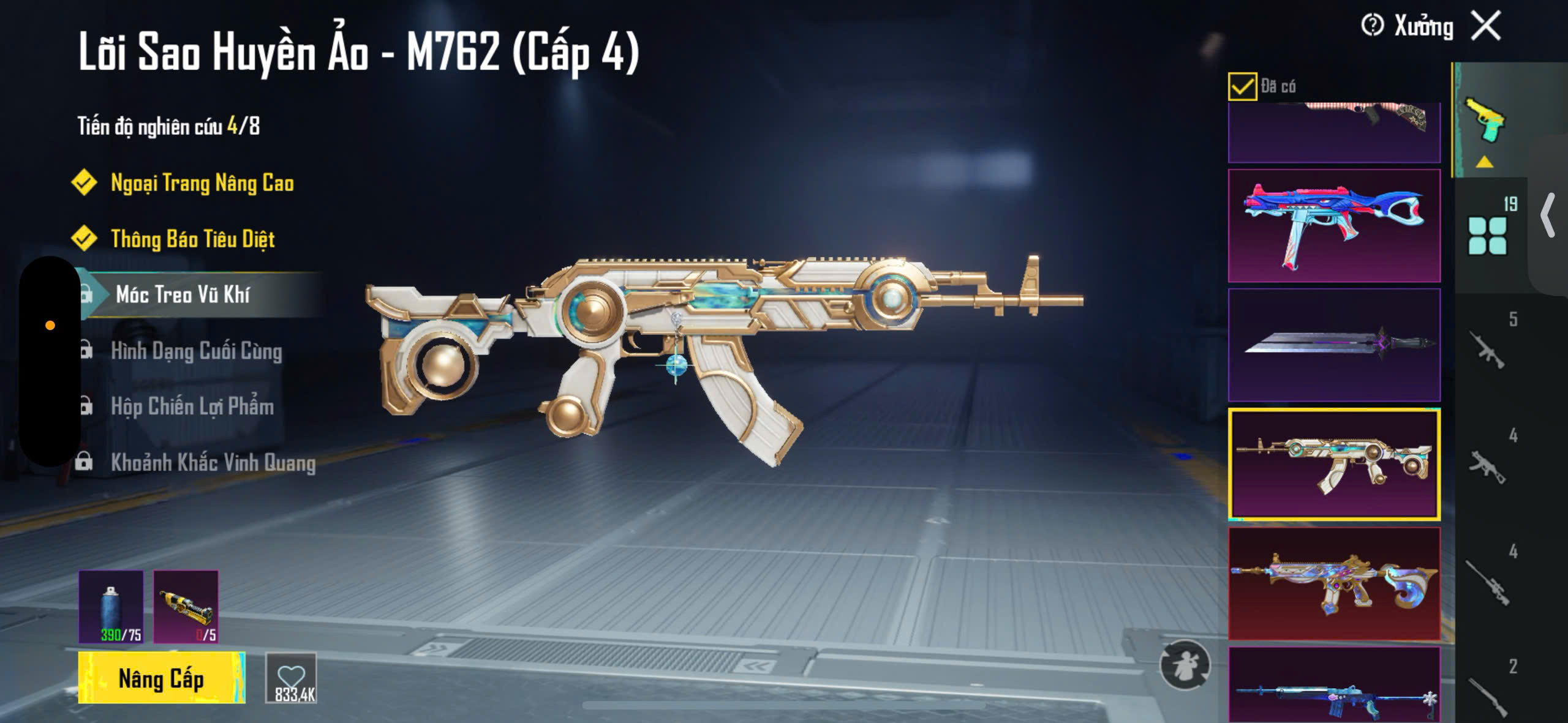Image resolution: width=1568 pixels, height=723 pixels.
Task: View the Hình Dạng Cuối Cùng stage
Action: pos(196,351)
